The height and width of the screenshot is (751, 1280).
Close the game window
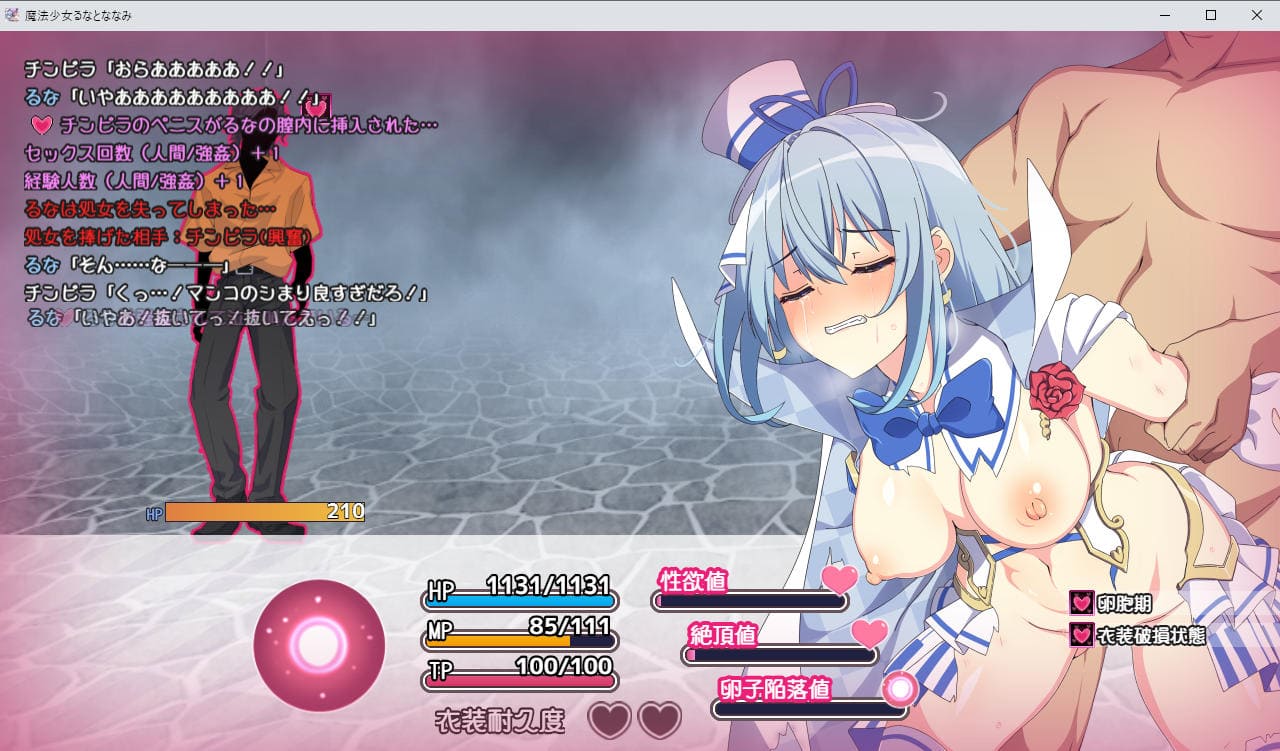click(x=1256, y=15)
